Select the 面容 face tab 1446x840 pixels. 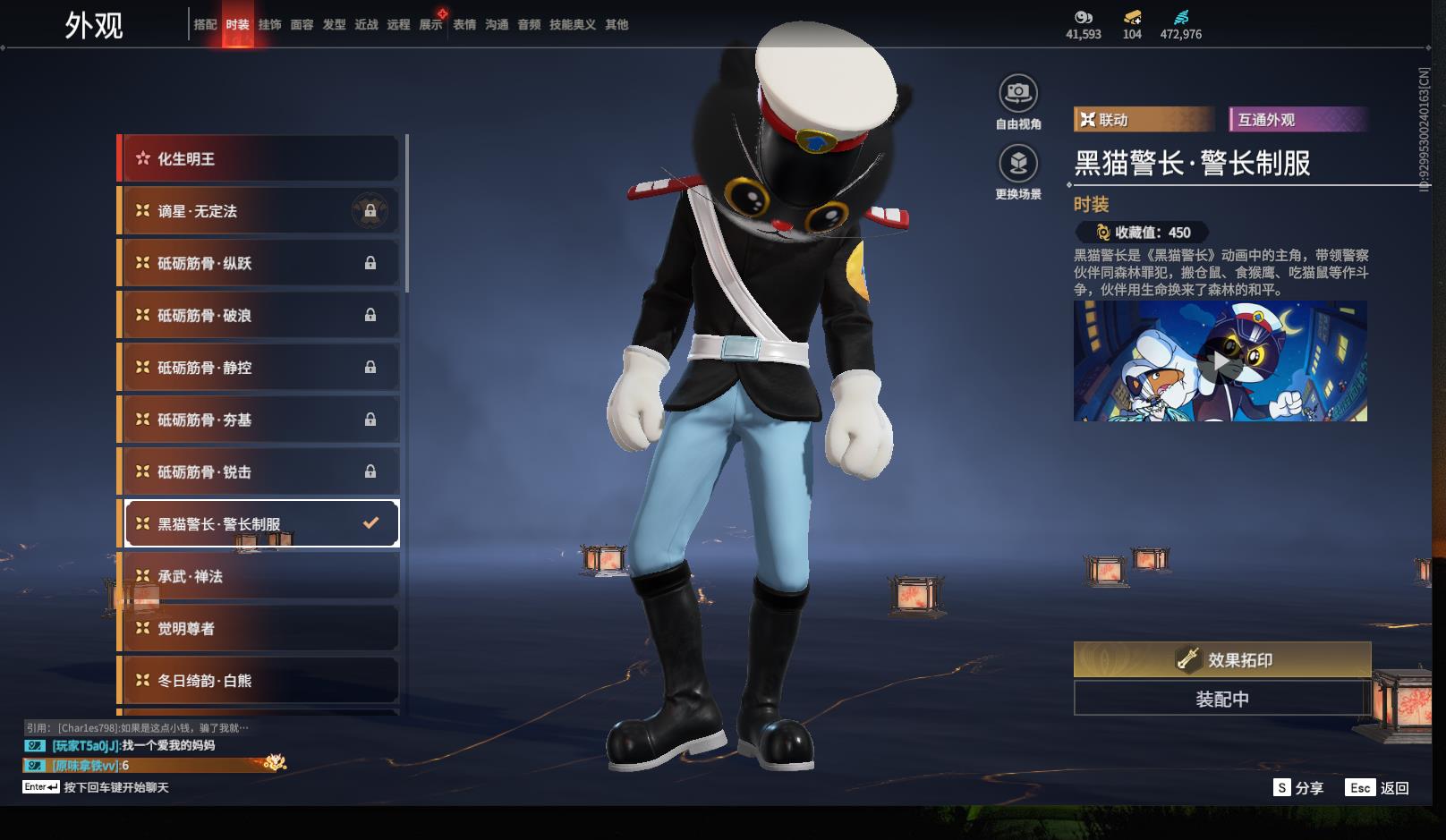pos(302,25)
